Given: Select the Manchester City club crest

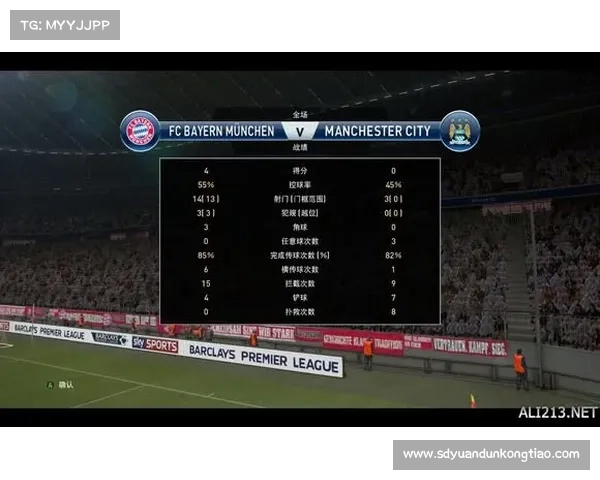Looking at the screenshot, I should (x=459, y=131).
